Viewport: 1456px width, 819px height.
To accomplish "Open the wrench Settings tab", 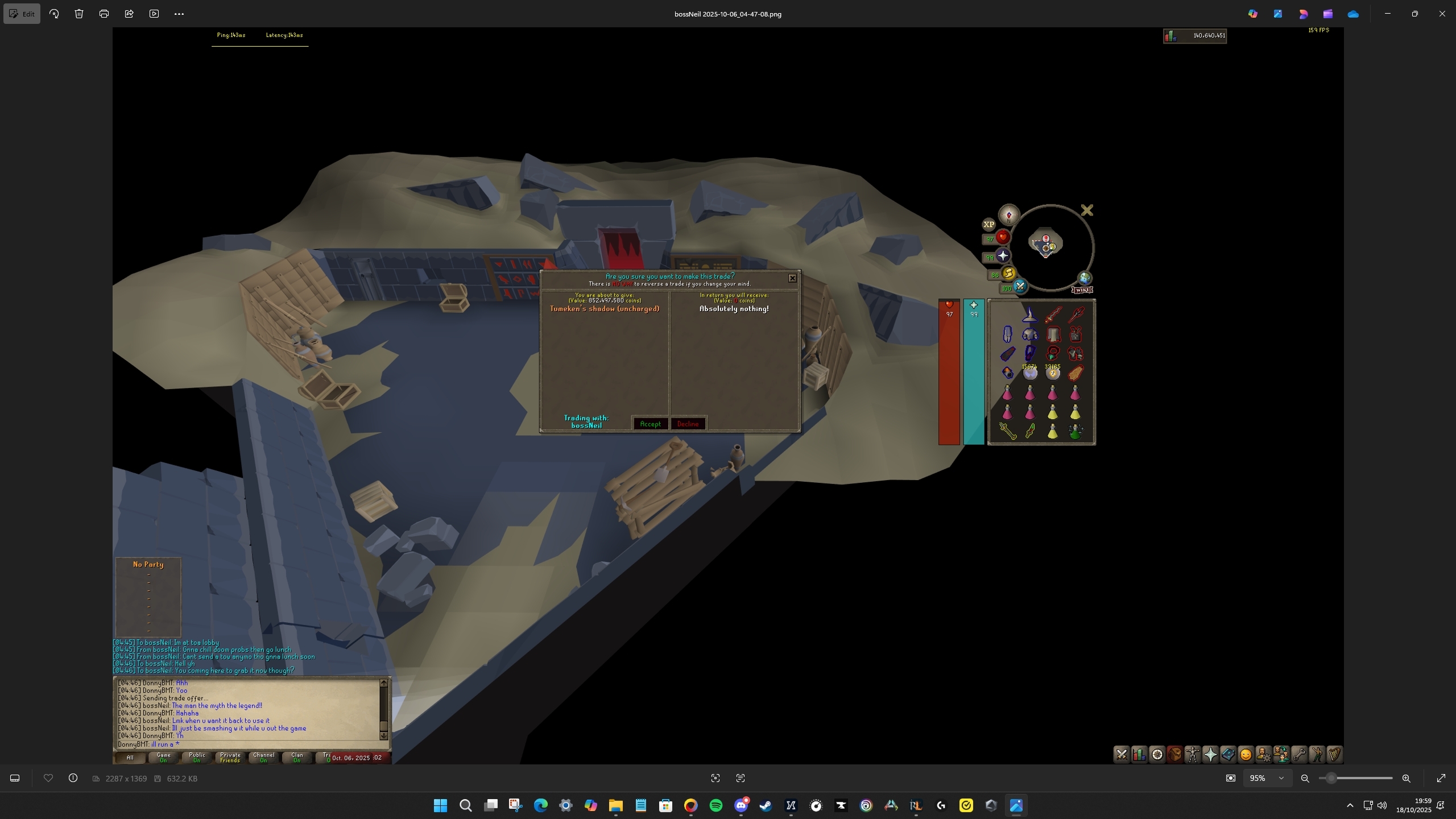I will (1299, 755).
